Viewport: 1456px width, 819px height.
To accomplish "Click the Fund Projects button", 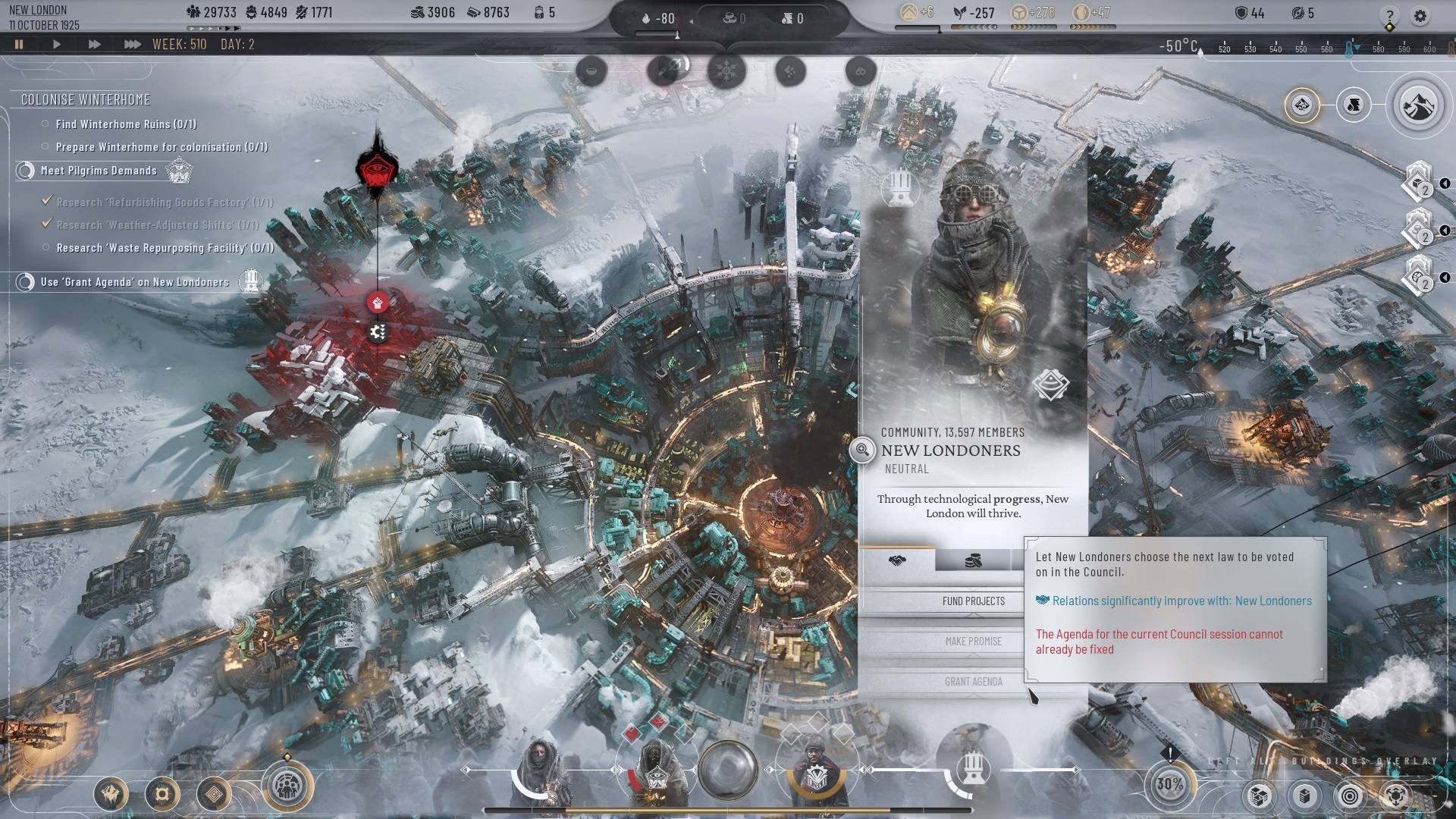I will (973, 601).
